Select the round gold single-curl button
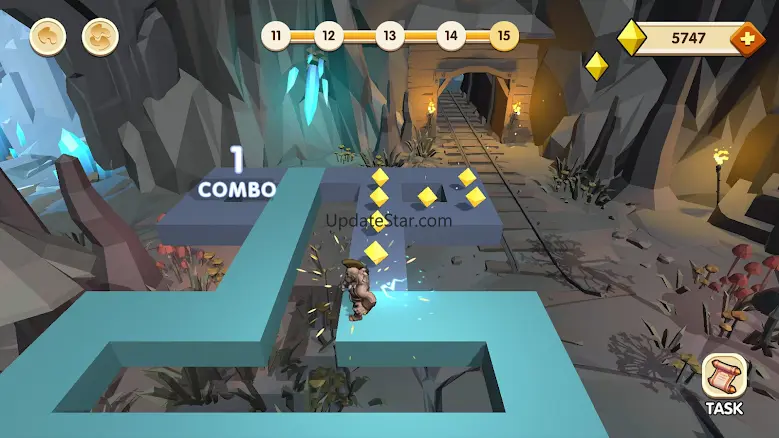Image resolution: width=779 pixels, height=438 pixels. pyautogui.click(x=47, y=37)
